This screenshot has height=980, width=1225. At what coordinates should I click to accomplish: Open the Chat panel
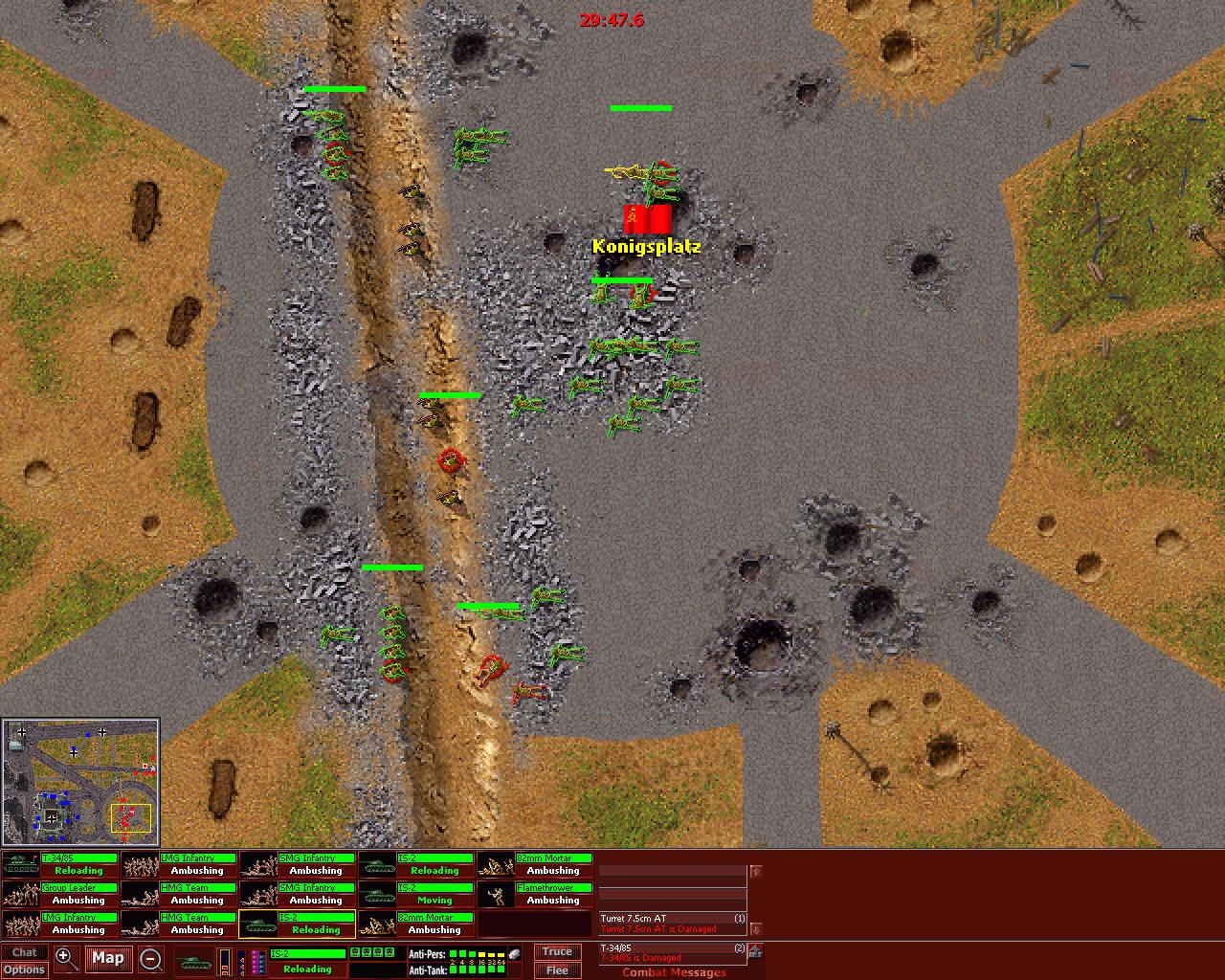click(x=25, y=950)
